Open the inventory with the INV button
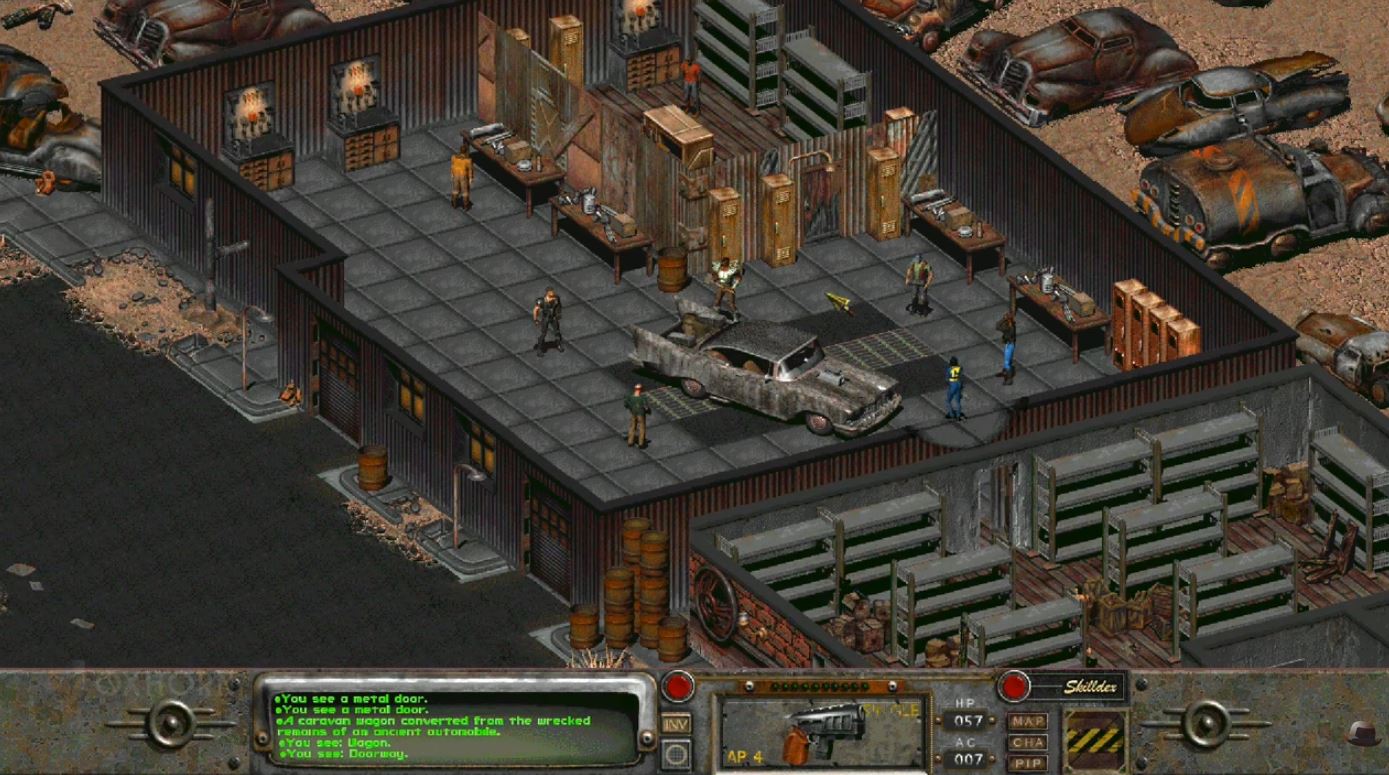The width and height of the screenshot is (1389, 775). (x=675, y=724)
